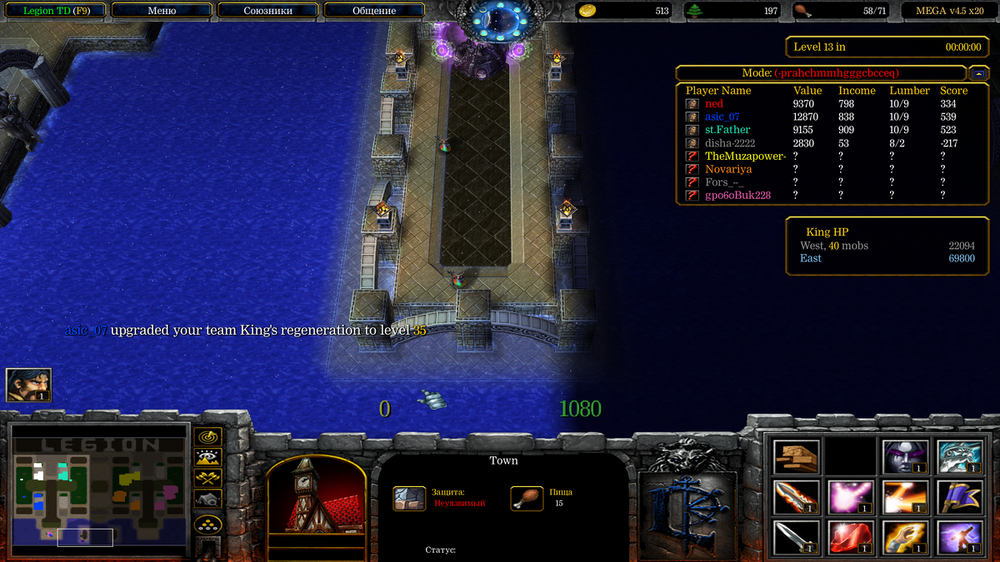This screenshot has width=1000, height=562.
Task: Open the Меню game menu
Action: 162,11
